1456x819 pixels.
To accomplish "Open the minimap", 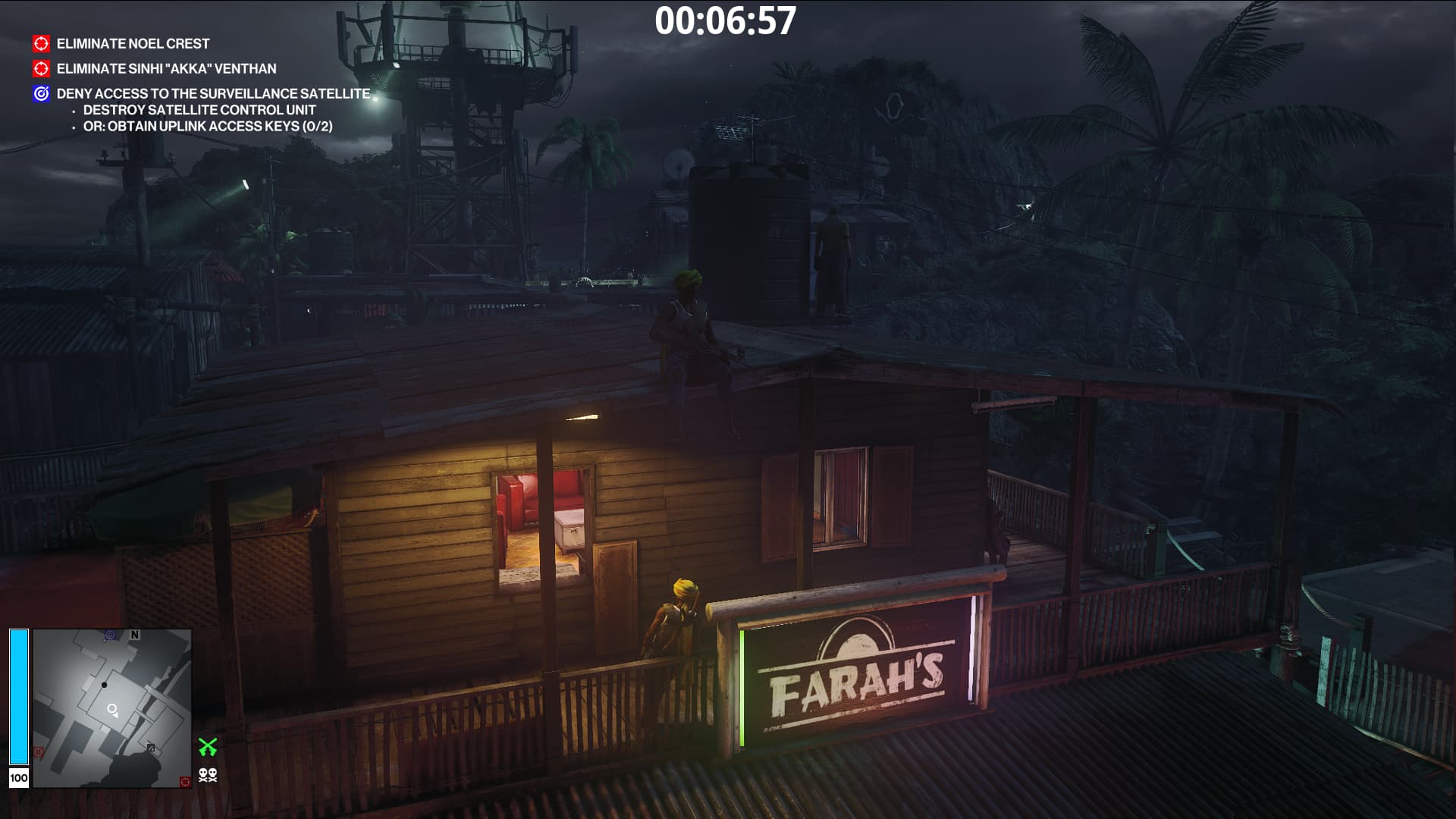I will pos(112,708).
